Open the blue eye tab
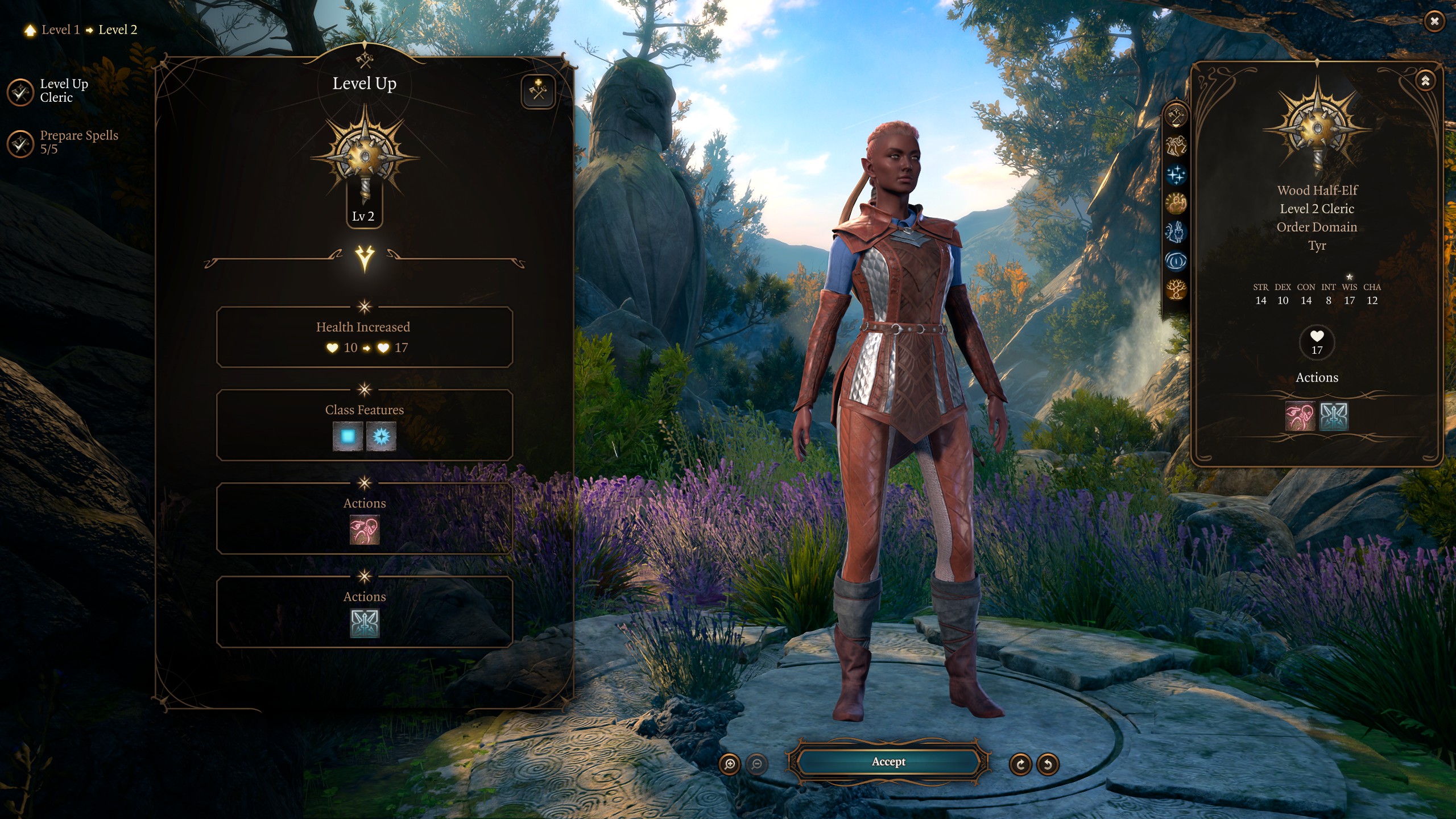The width and height of the screenshot is (1456, 819). click(x=1176, y=262)
